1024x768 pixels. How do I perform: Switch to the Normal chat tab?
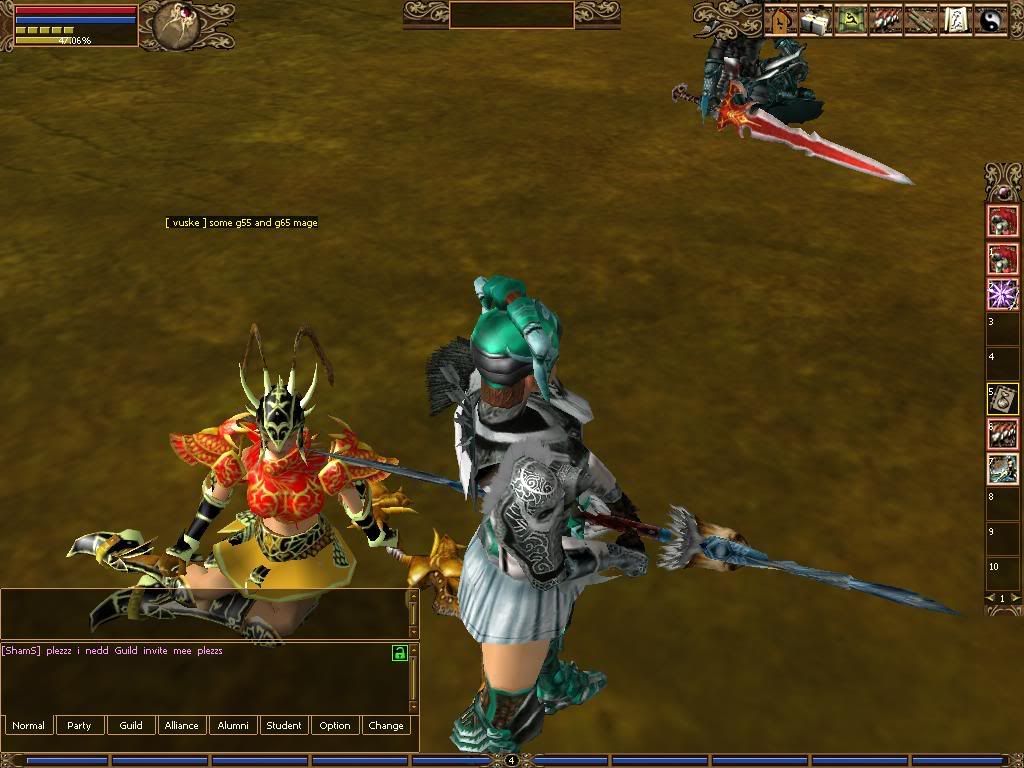(29, 725)
